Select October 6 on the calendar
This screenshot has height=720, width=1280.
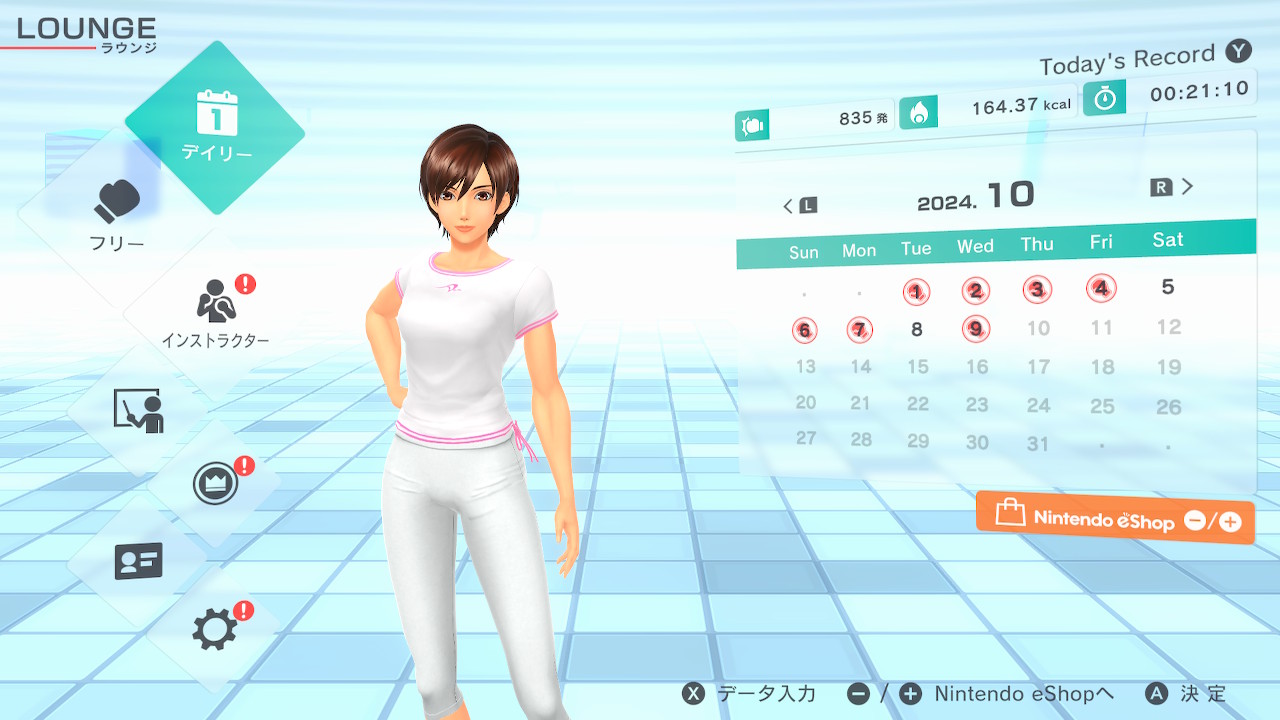click(x=805, y=330)
